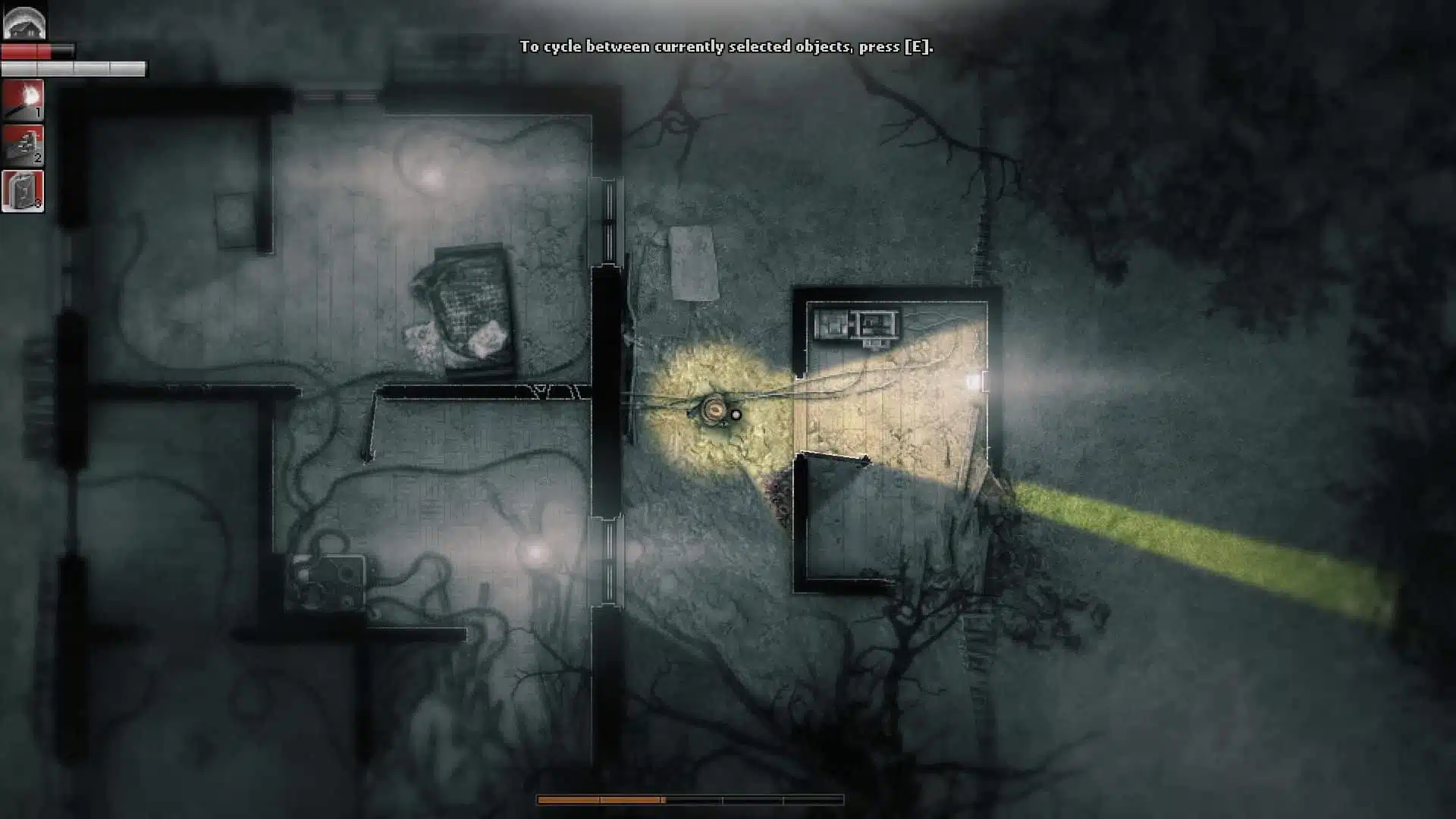Click the table covered with documents
The image size is (1456, 819).
point(466,311)
